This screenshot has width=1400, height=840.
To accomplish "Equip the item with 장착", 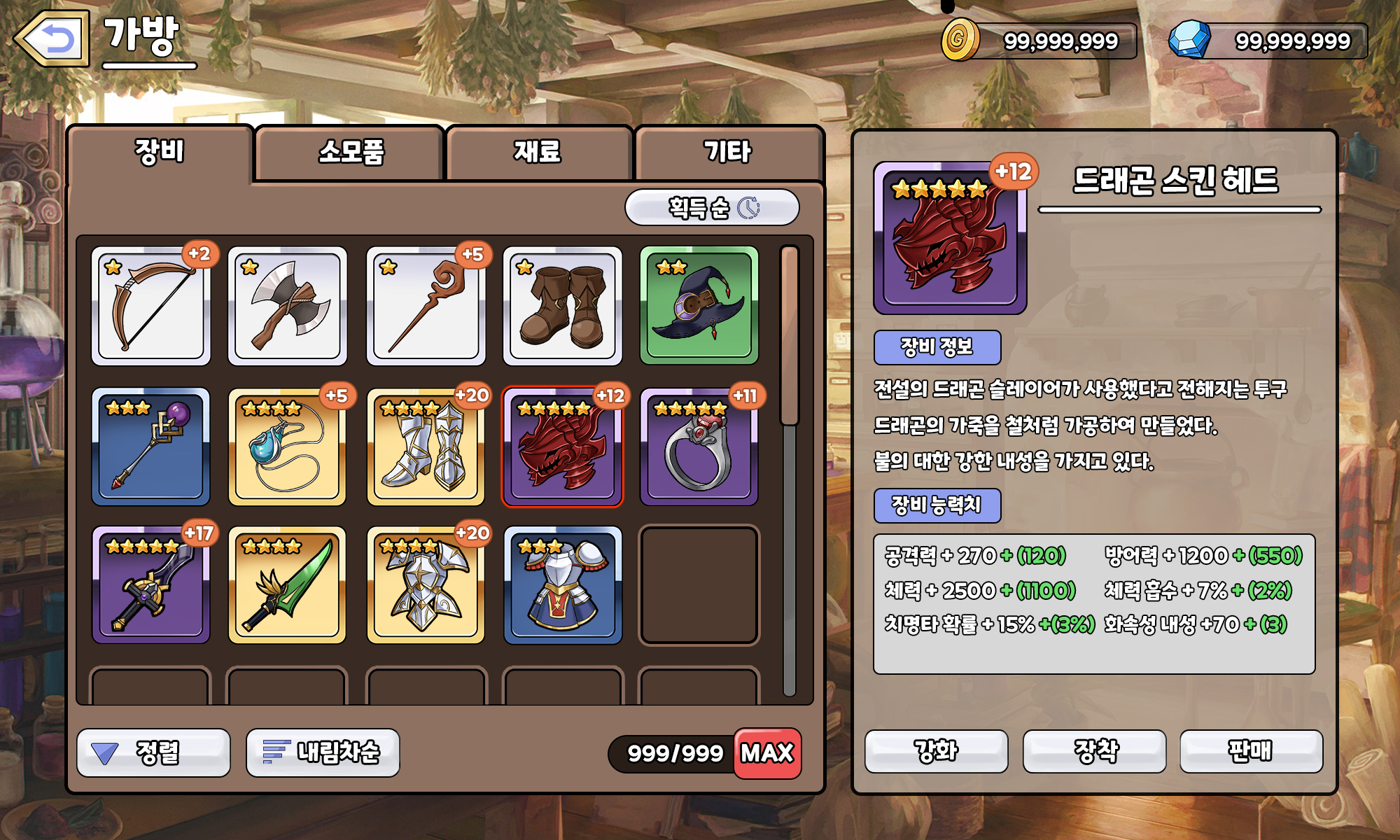I will click(1095, 751).
